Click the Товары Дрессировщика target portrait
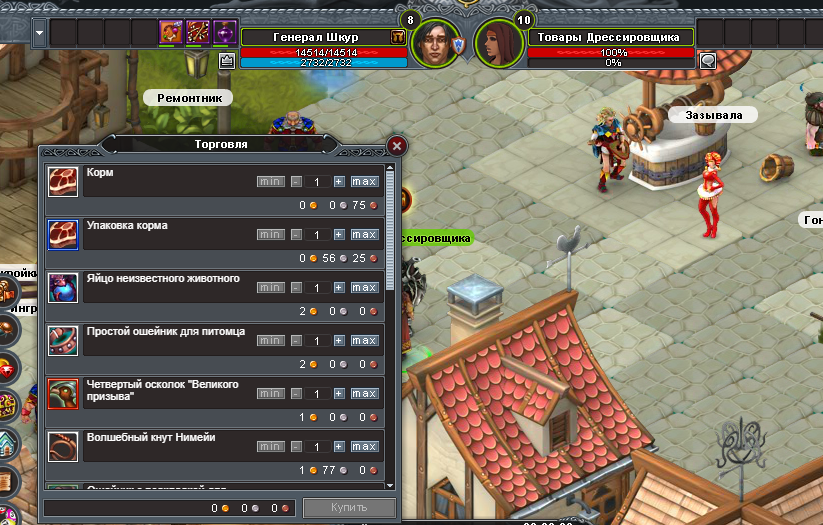Screen dimensions: 823x525 (498, 43)
